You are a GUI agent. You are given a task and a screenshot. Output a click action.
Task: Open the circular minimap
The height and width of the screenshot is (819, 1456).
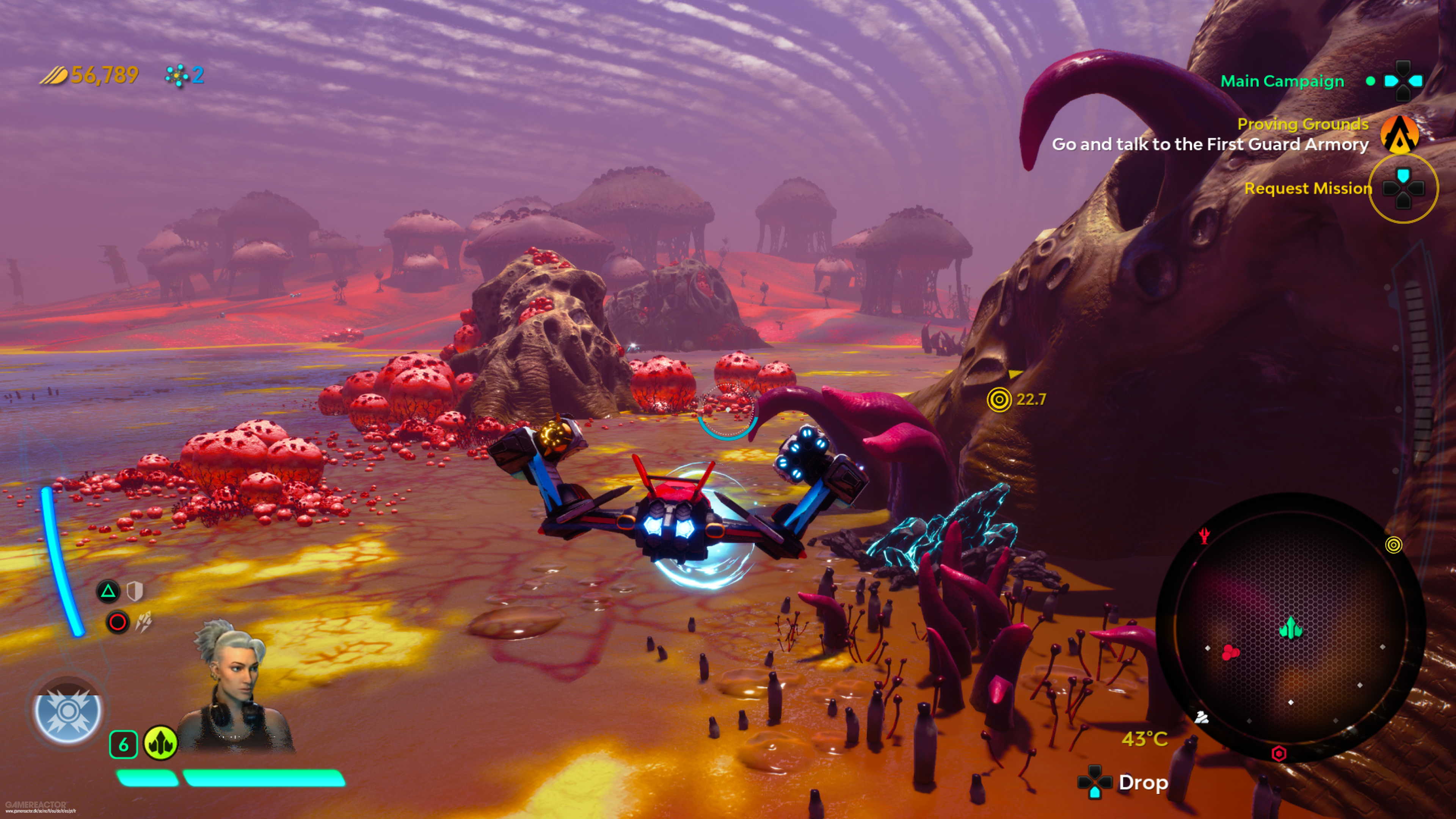tap(1290, 628)
